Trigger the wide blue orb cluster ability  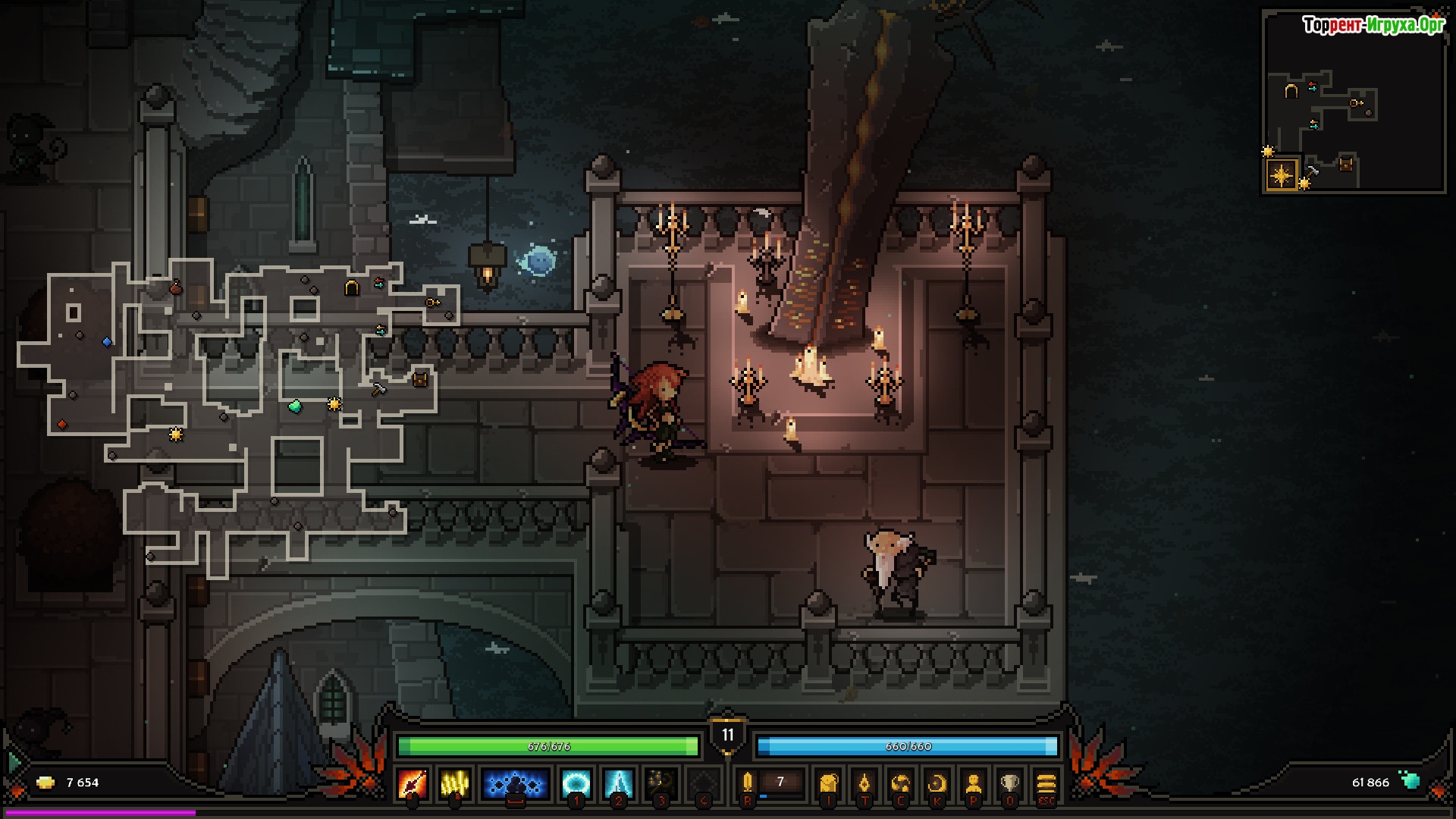[515, 783]
